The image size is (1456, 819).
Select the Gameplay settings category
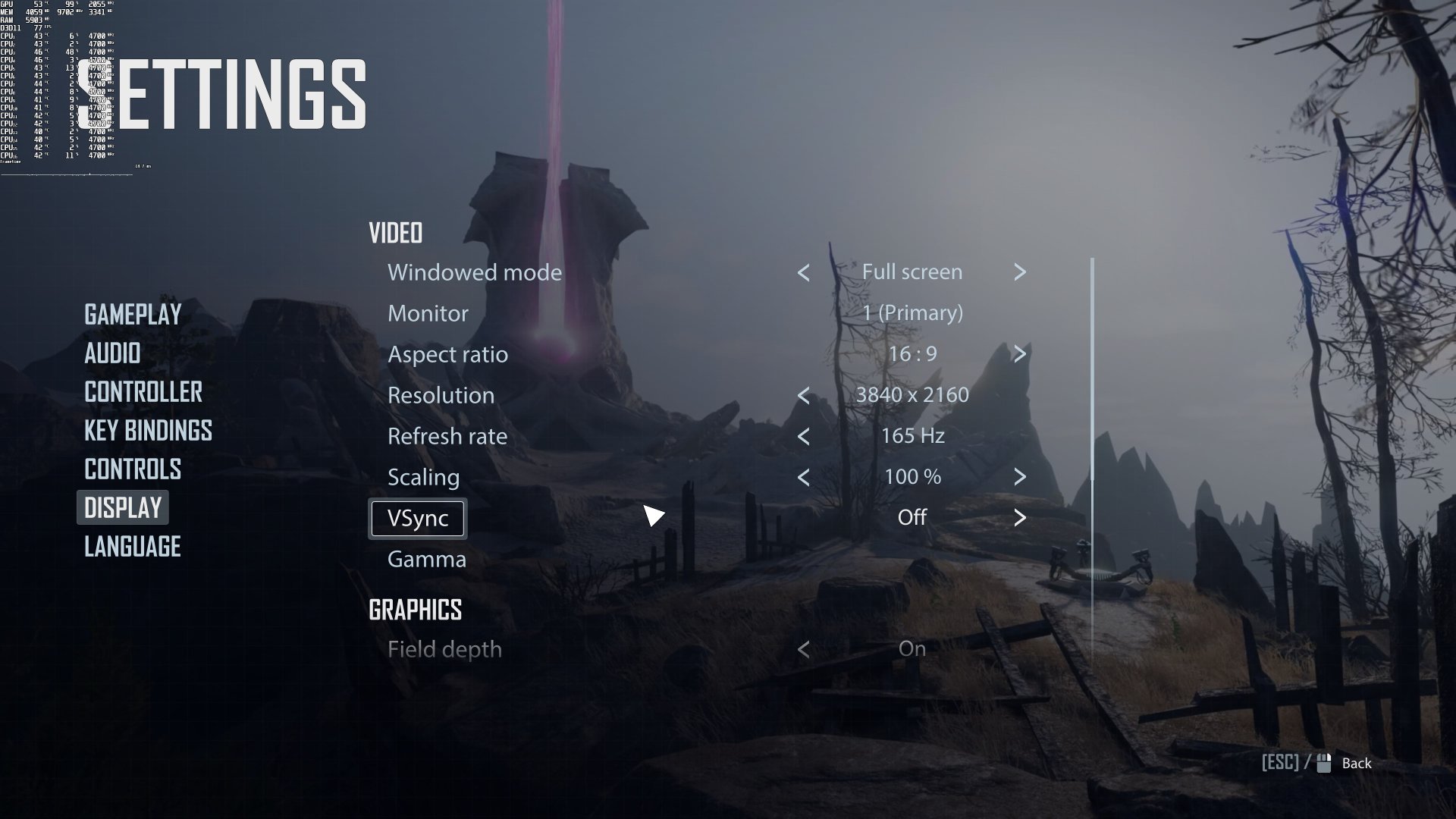tap(132, 314)
